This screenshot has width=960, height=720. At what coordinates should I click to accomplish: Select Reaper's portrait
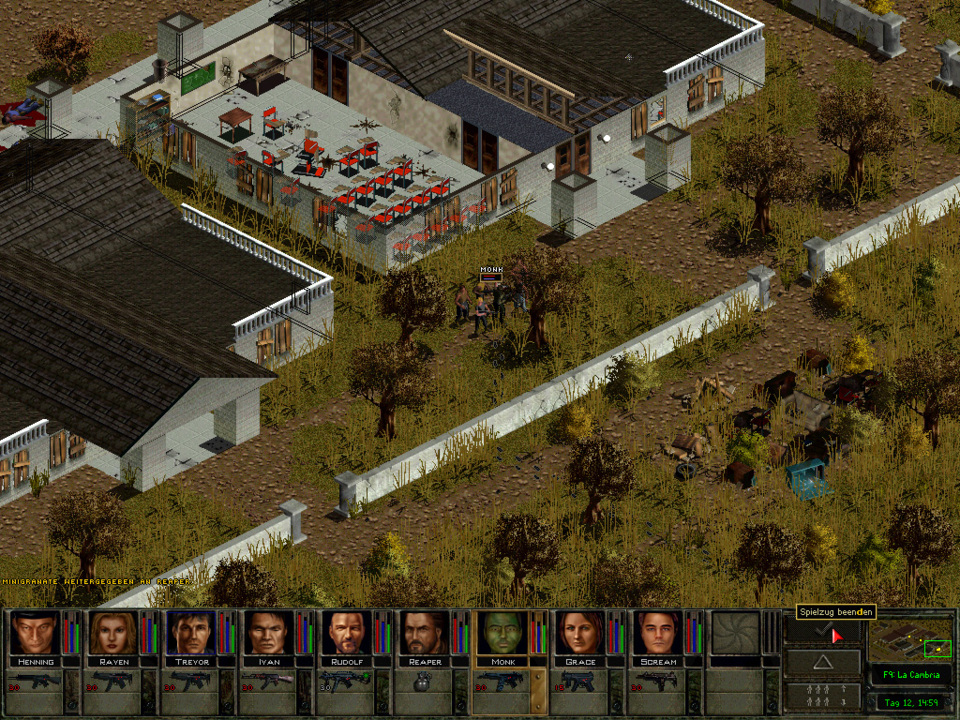pyautogui.click(x=424, y=633)
